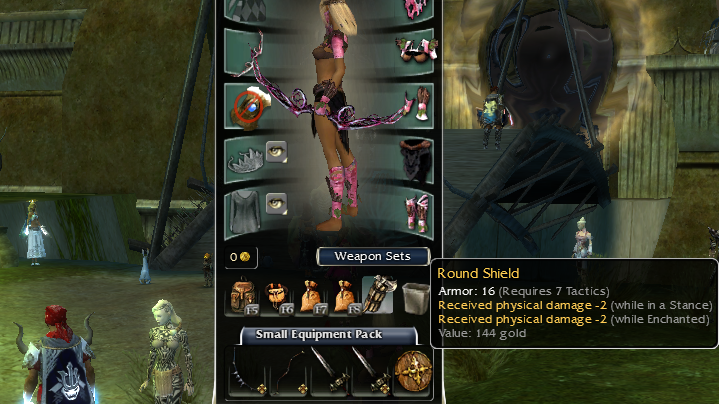Select the tiara headgear costume slot

[244, 157]
